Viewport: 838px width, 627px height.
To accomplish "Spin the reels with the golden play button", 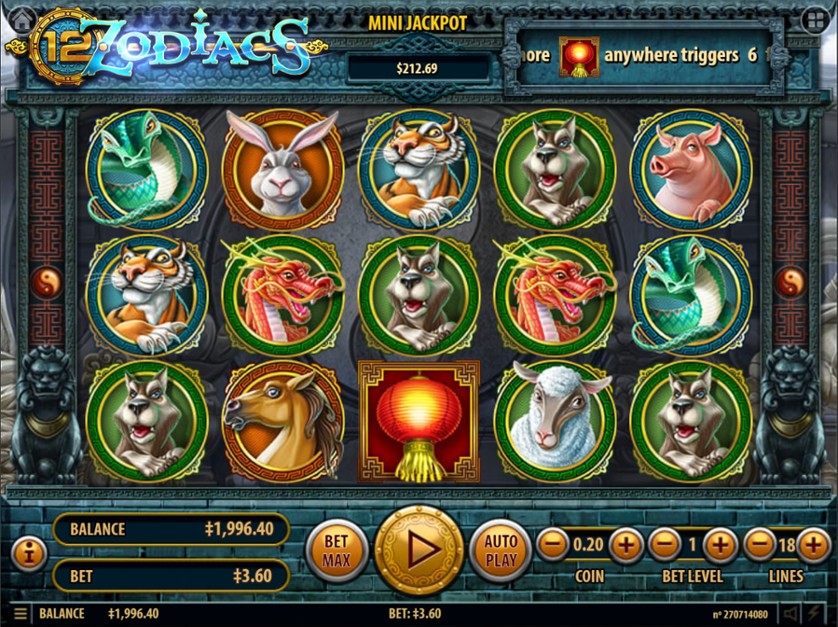I will [x=419, y=550].
